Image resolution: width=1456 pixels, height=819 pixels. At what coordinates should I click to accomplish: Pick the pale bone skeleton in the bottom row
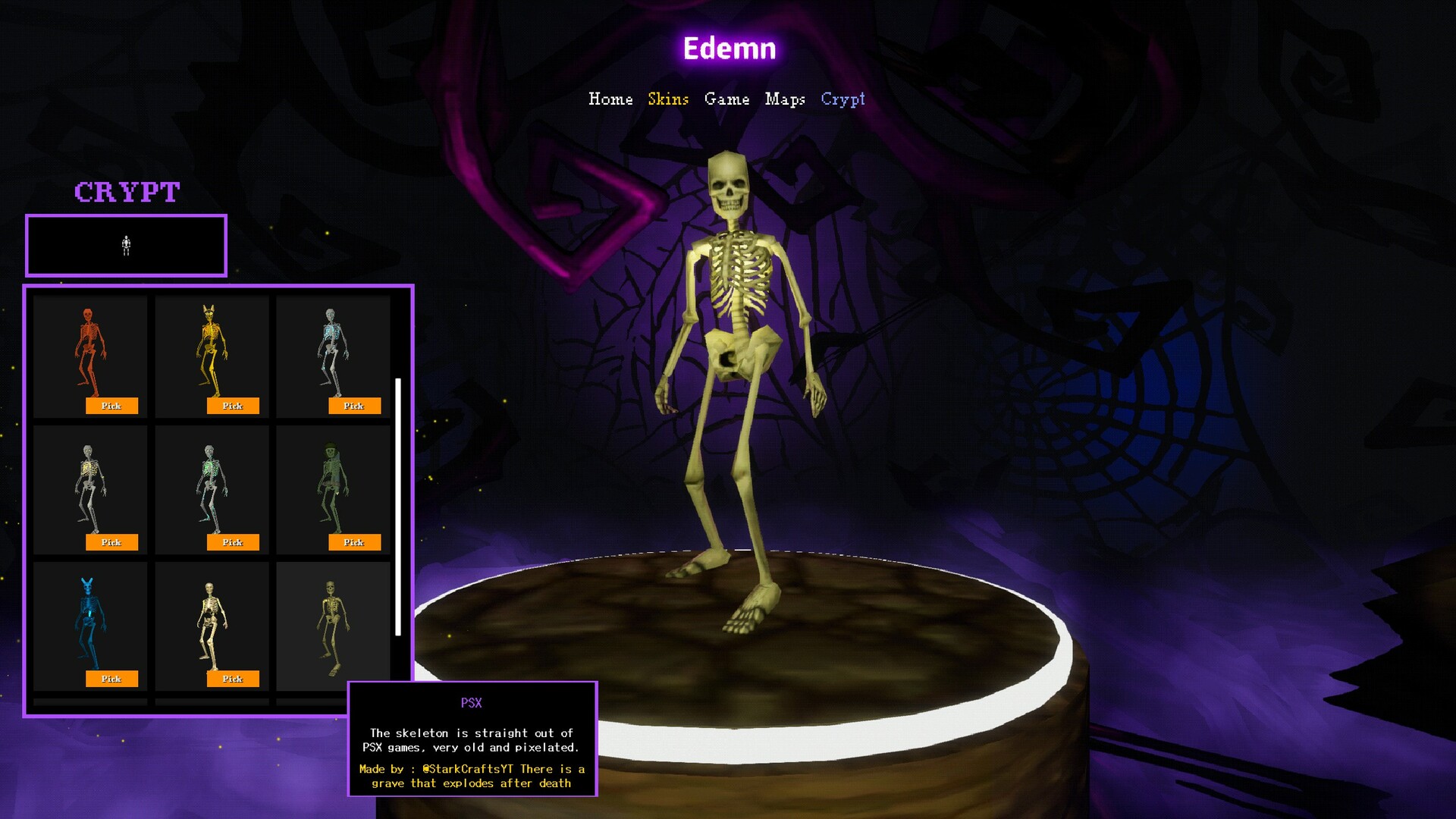coord(233,679)
